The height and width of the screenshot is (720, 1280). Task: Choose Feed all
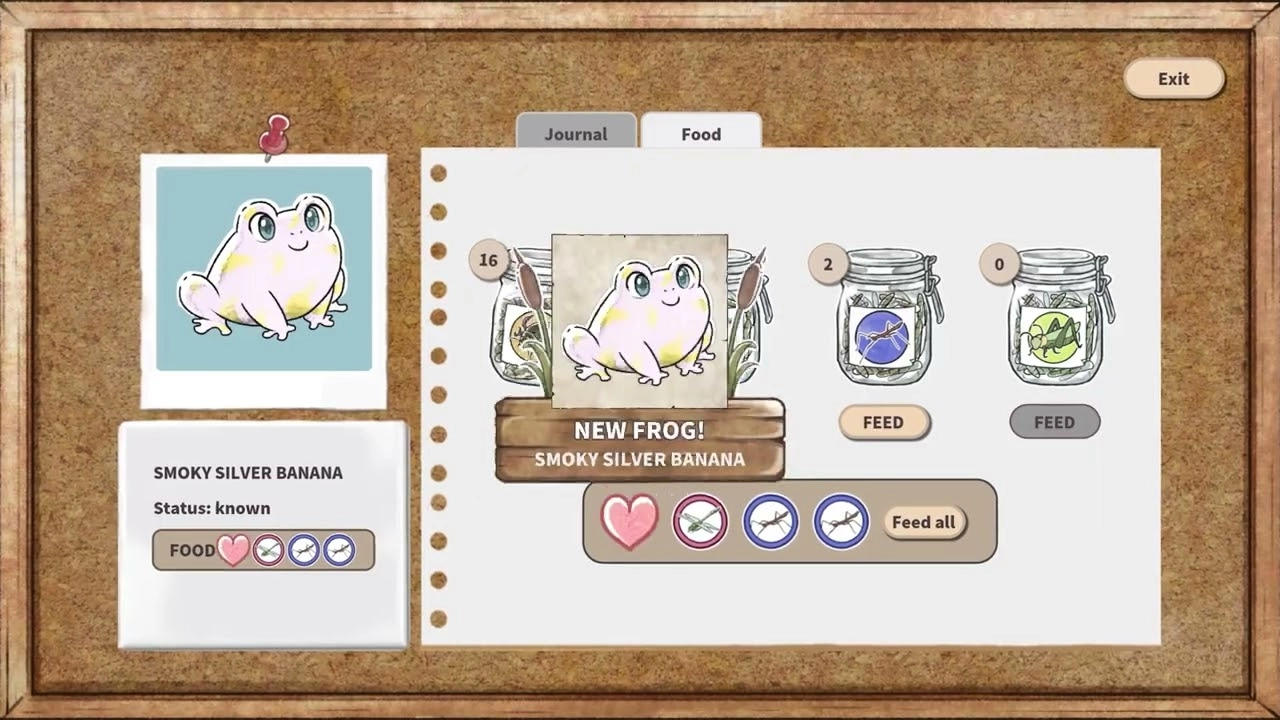click(x=923, y=522)
